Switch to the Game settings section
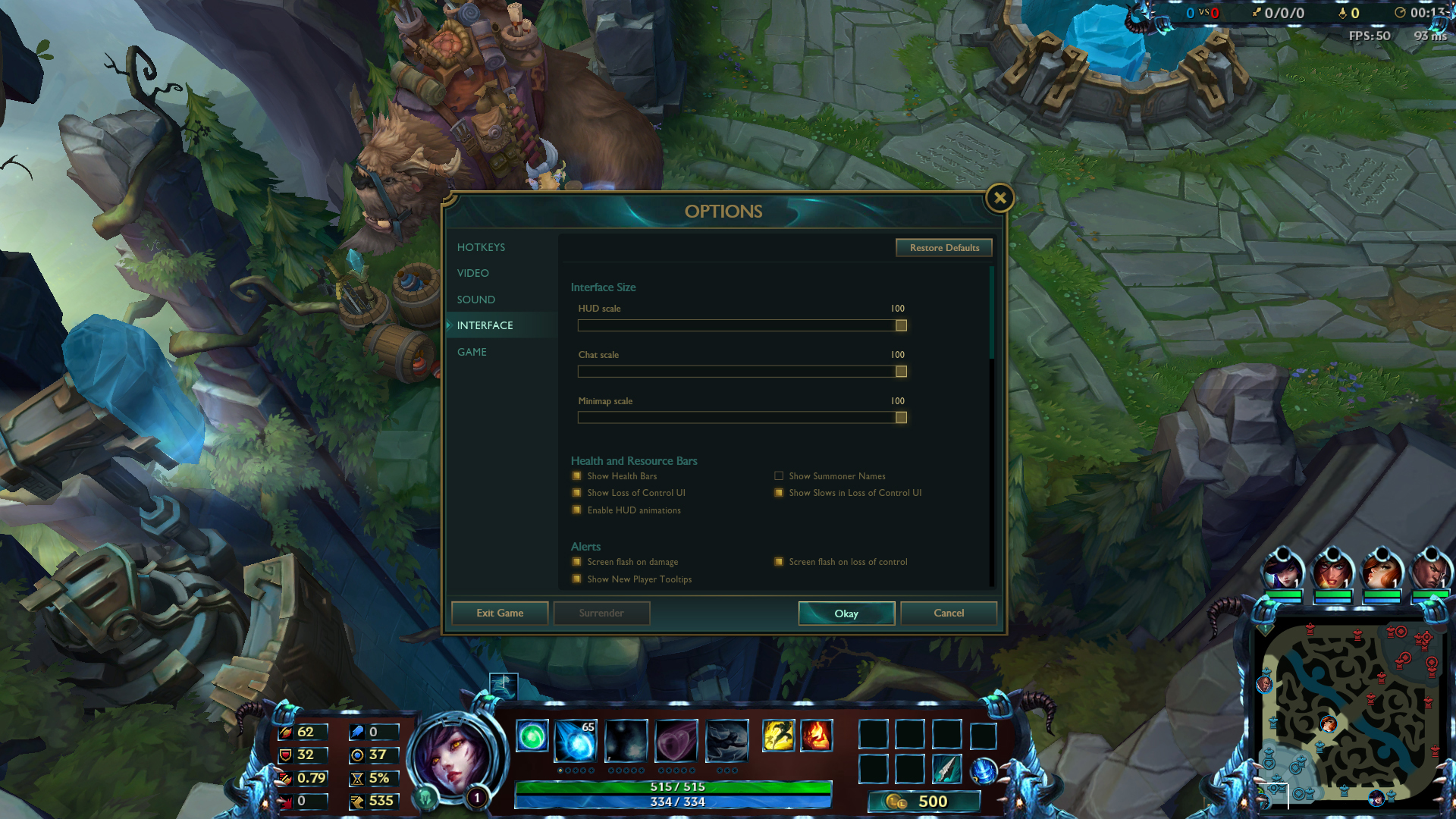 point(472,352)
